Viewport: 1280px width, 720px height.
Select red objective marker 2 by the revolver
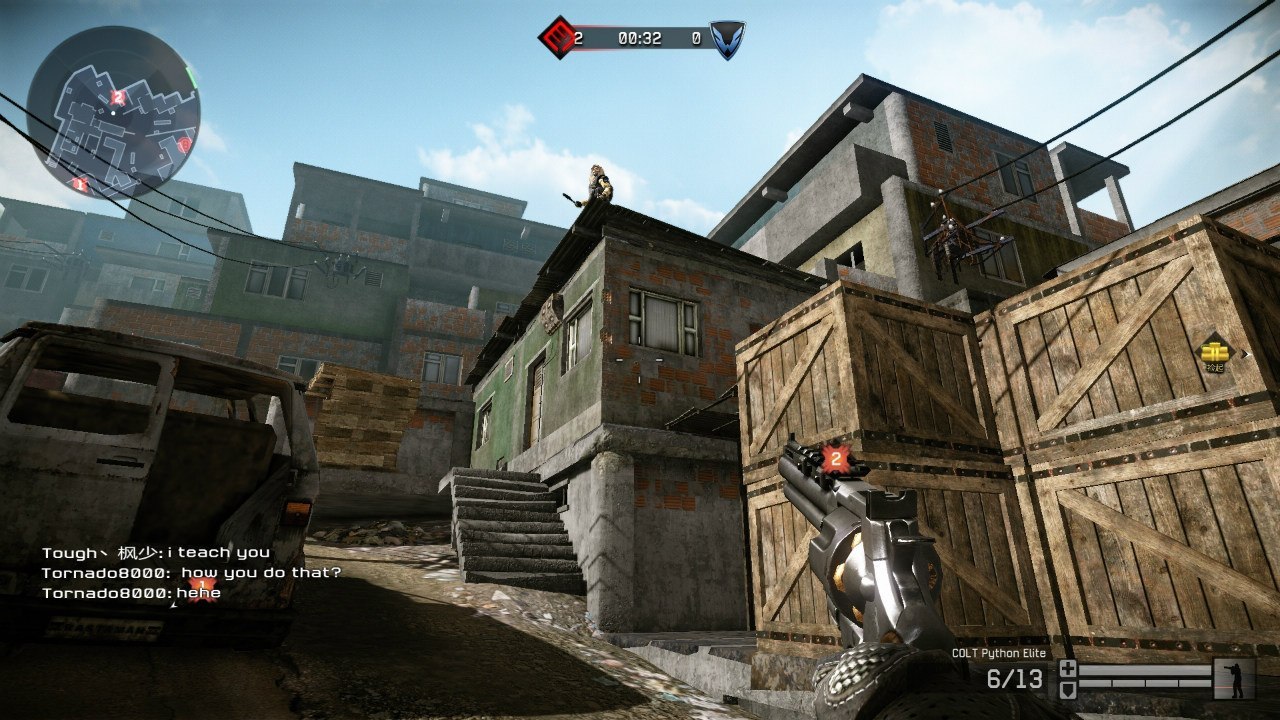(x=835, y=459)
